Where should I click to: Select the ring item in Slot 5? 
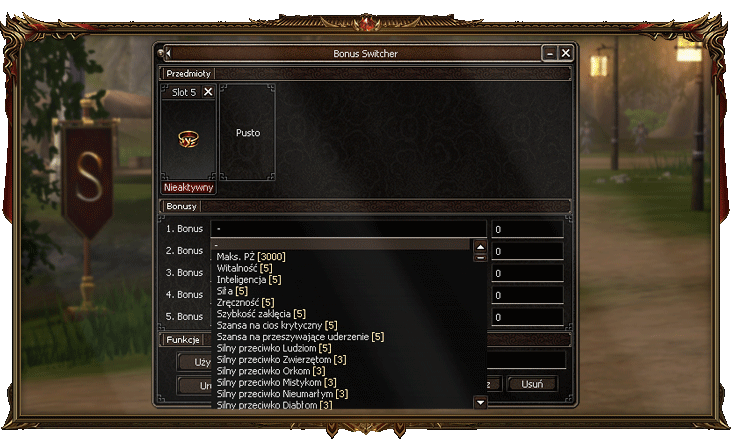pos(188,140)
